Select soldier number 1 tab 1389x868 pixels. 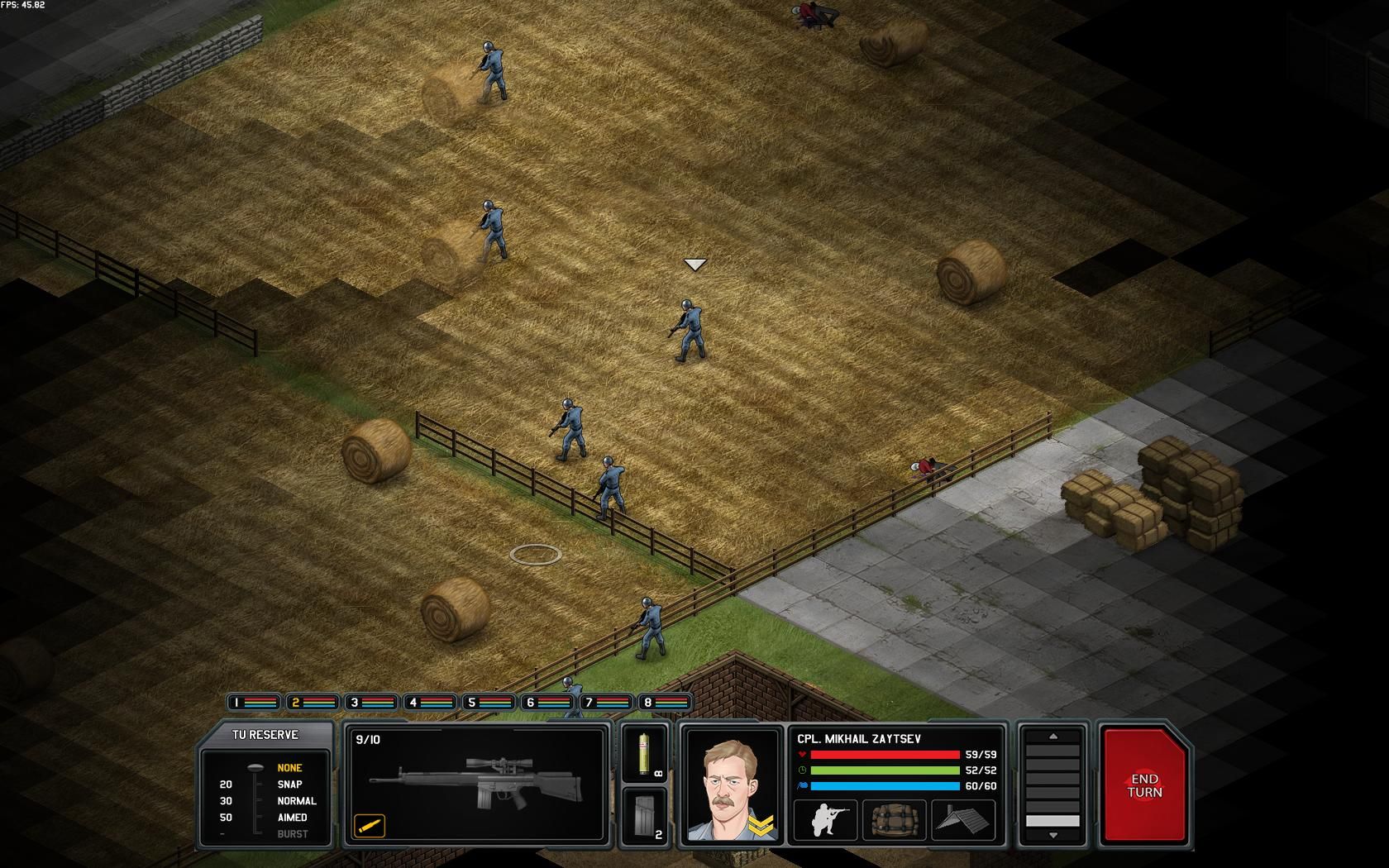(x=253, y=703)
